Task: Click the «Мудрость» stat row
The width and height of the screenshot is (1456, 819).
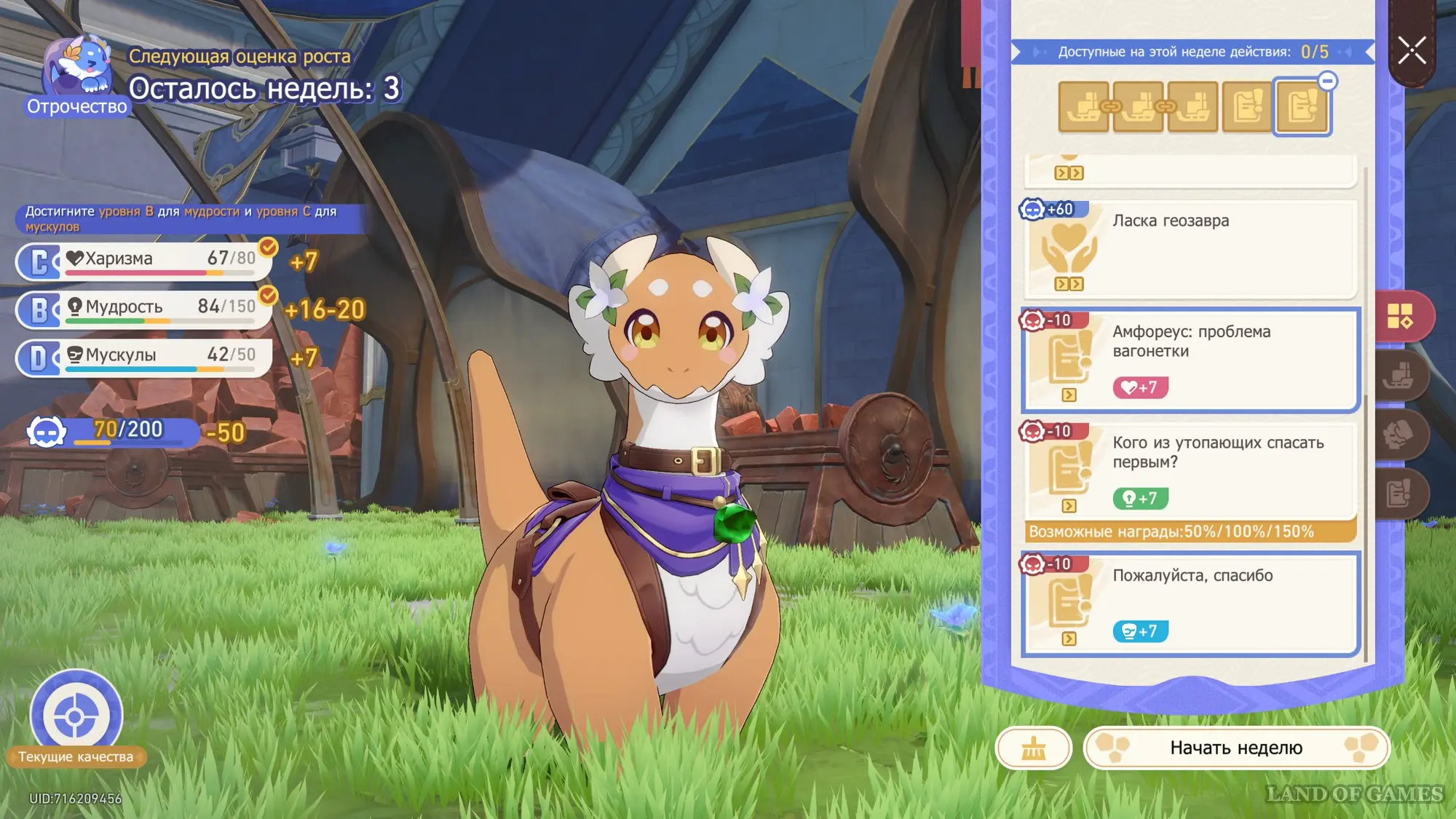Action: tap(146, 308)
